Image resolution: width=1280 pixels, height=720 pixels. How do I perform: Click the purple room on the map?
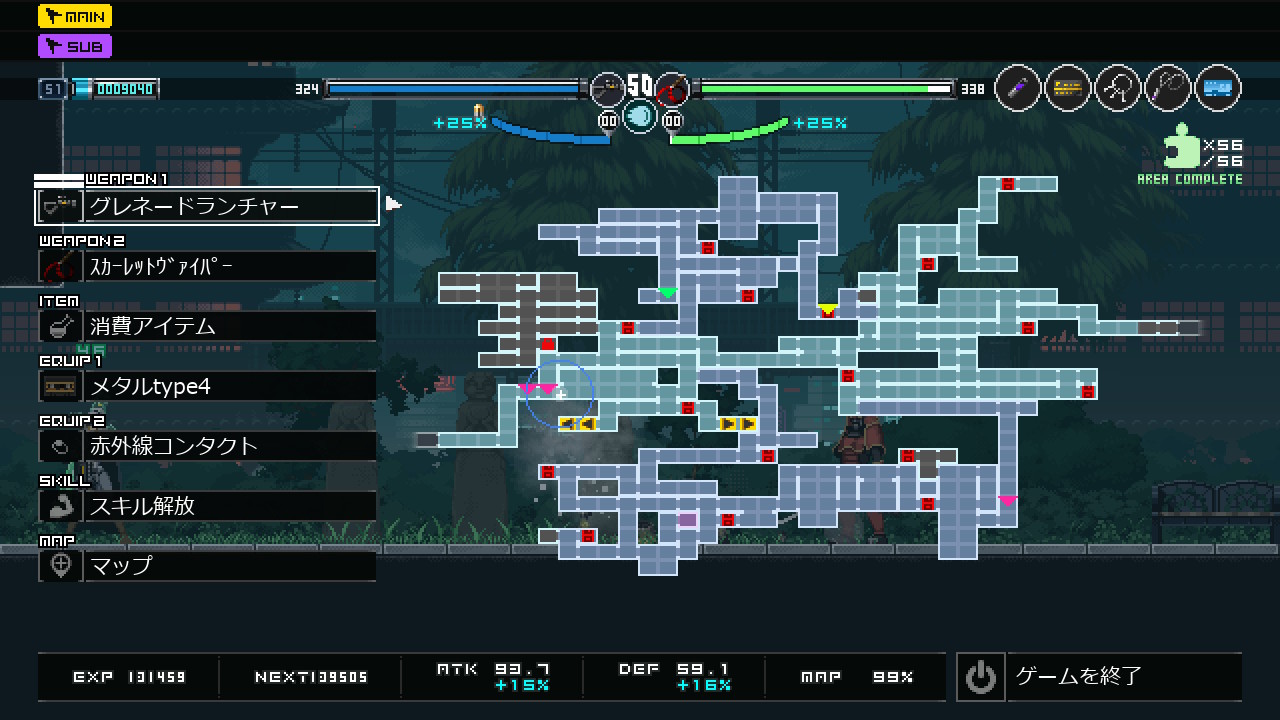point(687,520)
